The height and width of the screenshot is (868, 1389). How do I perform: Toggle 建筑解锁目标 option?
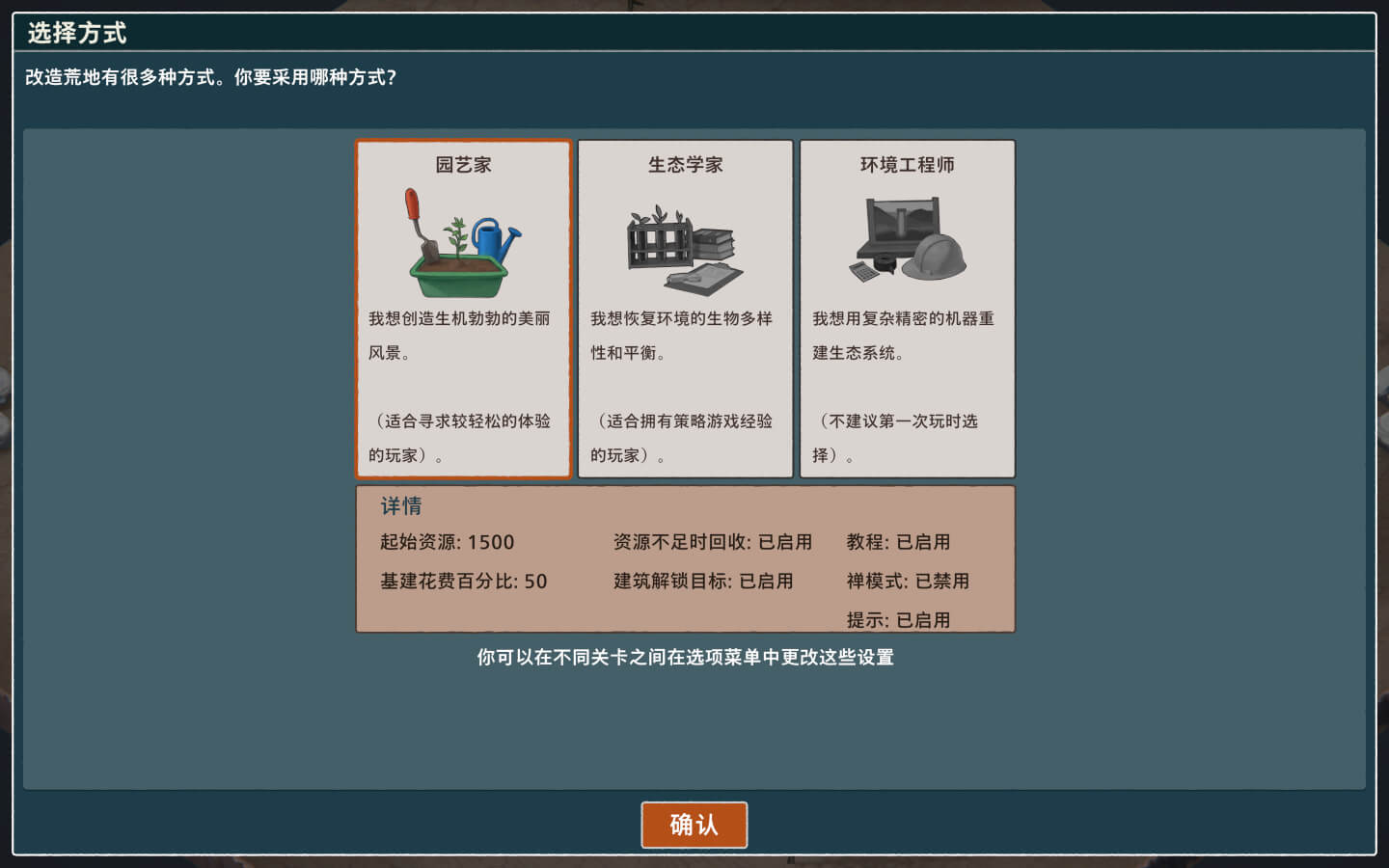point(703,581)
